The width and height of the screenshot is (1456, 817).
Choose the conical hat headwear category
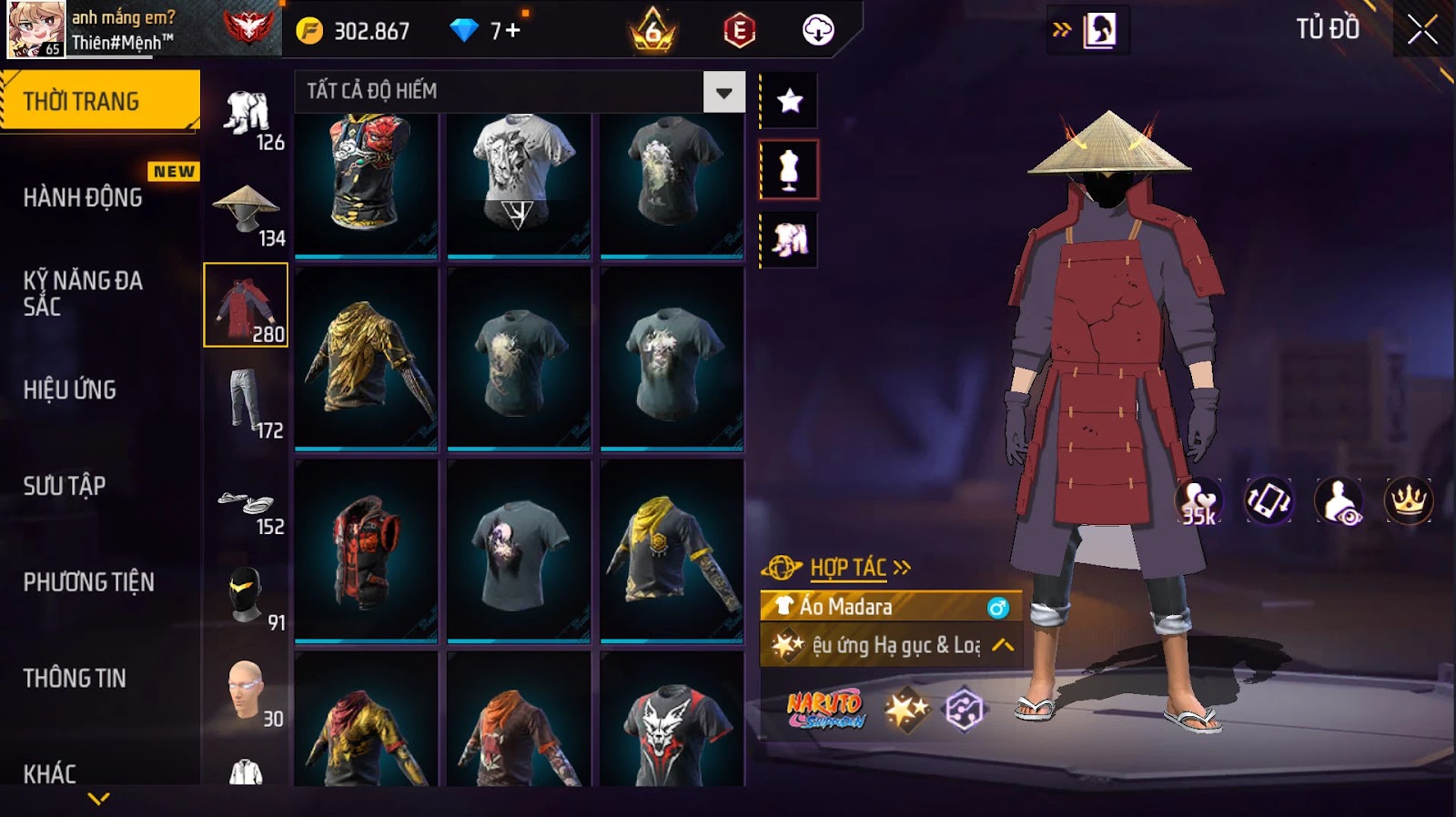point(246,213)
